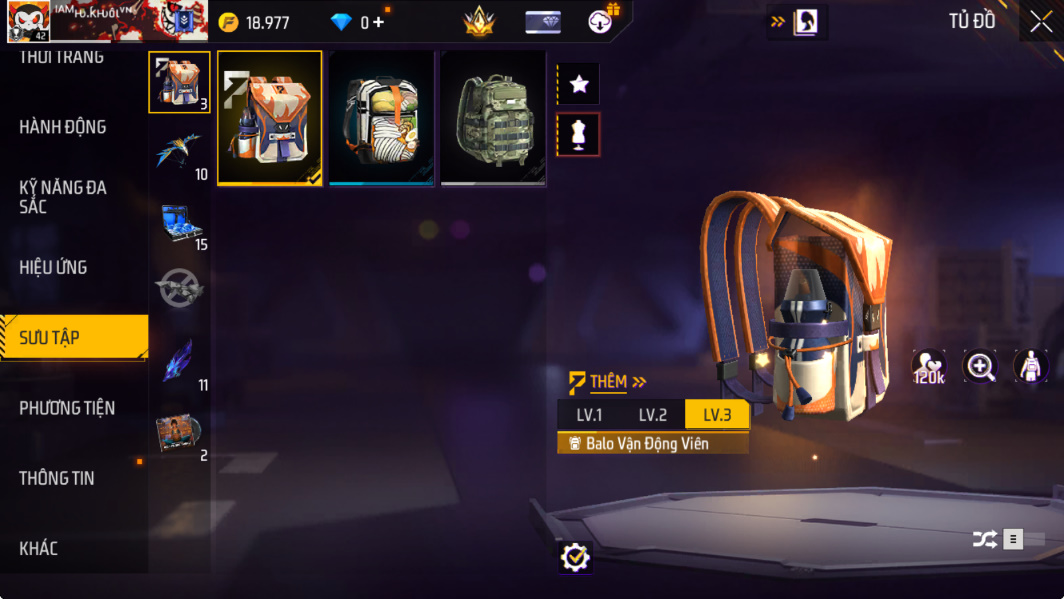Select the orange athlete backpack thumbnail
The width and height of the screenshot is (1064, 599).
click(x=269, y=118)
